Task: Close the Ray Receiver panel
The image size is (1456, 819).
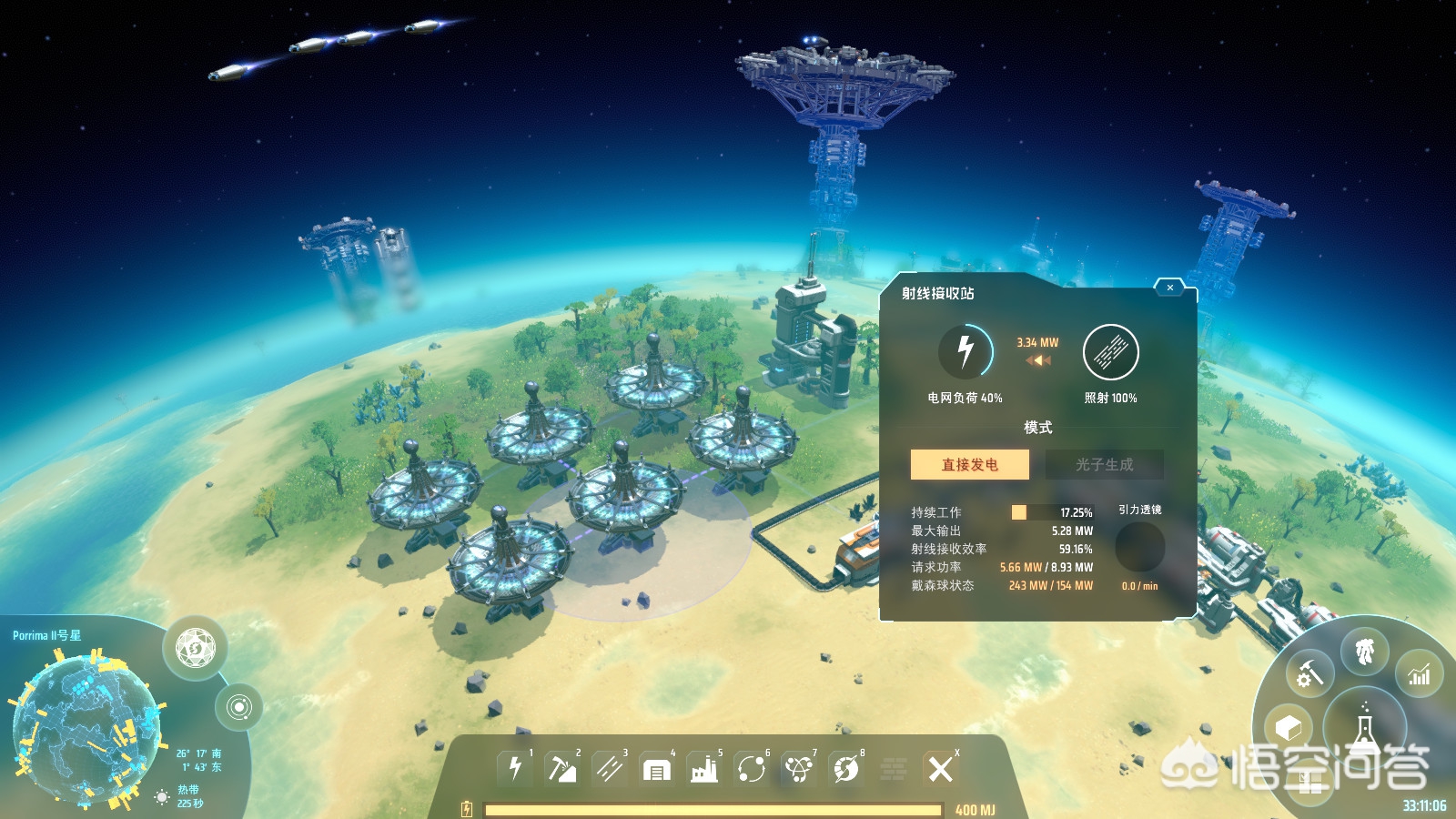Action: coord(1169,288)
